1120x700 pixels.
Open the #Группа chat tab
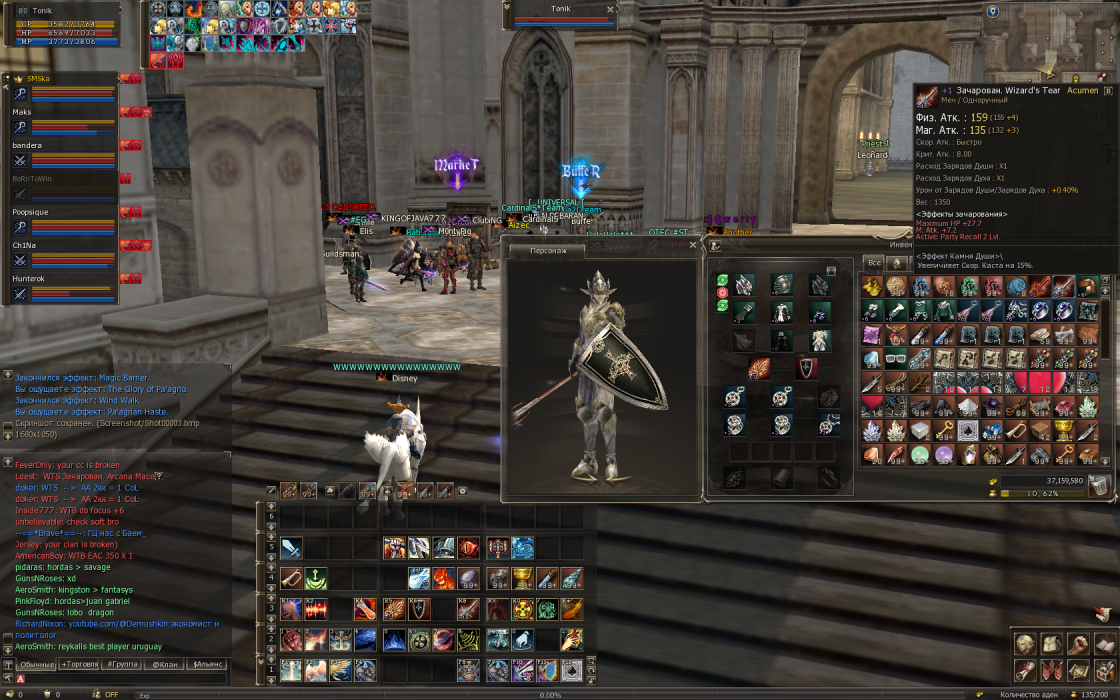click(123, 664)
